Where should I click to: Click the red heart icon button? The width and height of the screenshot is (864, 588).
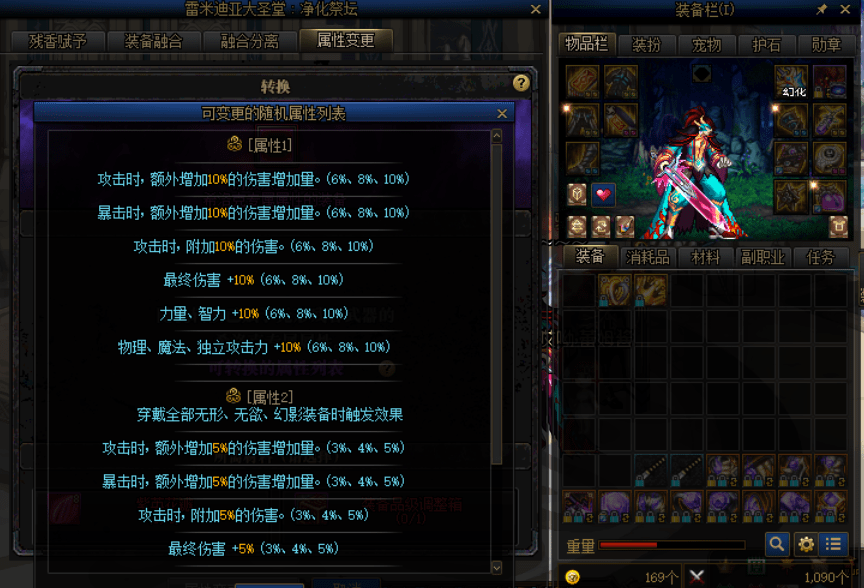pyautogui.click(x=603, y=194)
